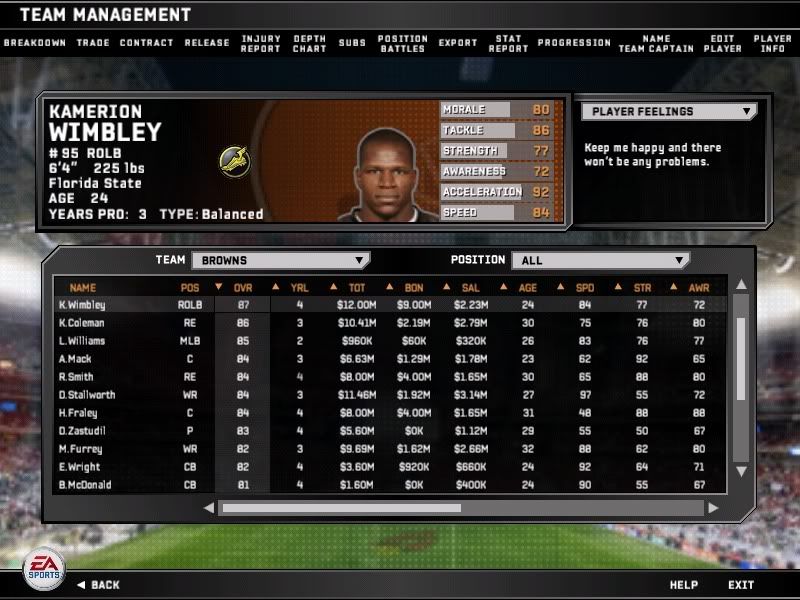
Task: Sort roster by OVR column
Action: coord(243,287)
